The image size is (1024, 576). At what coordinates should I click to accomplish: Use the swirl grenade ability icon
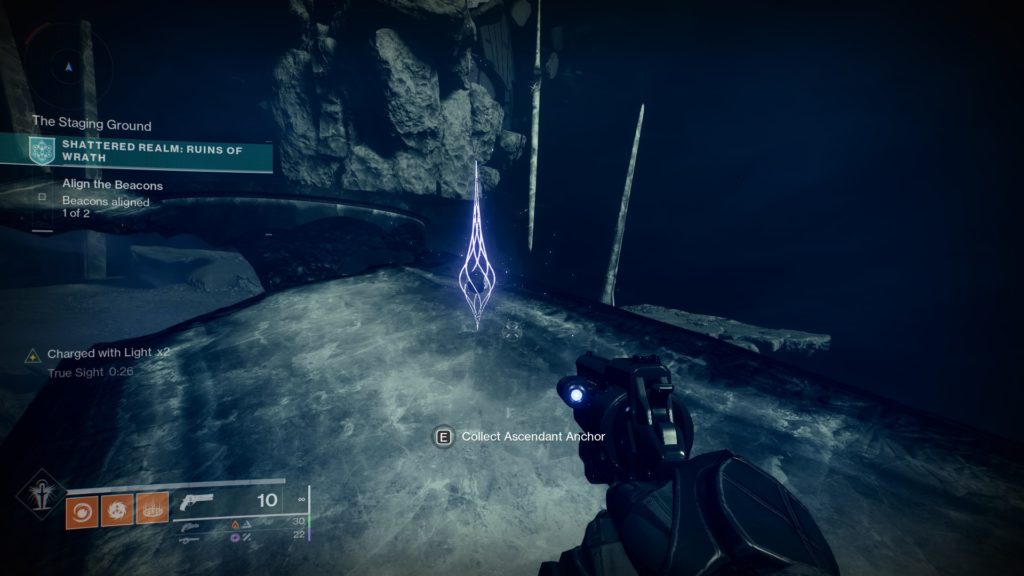coord(82,511)
